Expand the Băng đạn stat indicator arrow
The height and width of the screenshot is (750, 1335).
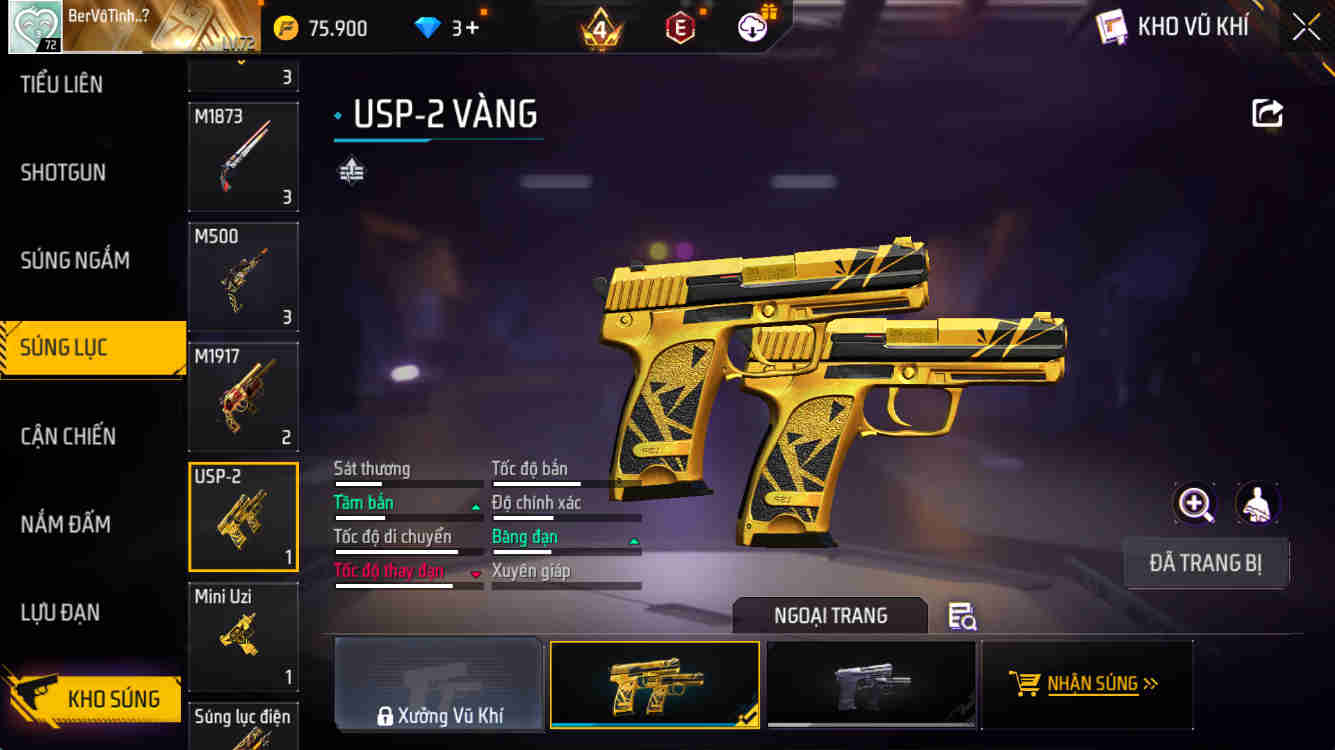632,539
